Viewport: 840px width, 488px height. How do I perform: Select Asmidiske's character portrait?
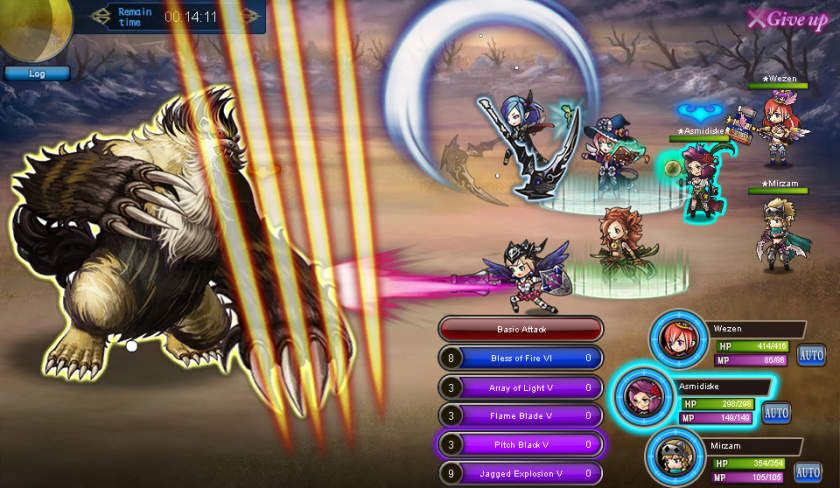642,398
